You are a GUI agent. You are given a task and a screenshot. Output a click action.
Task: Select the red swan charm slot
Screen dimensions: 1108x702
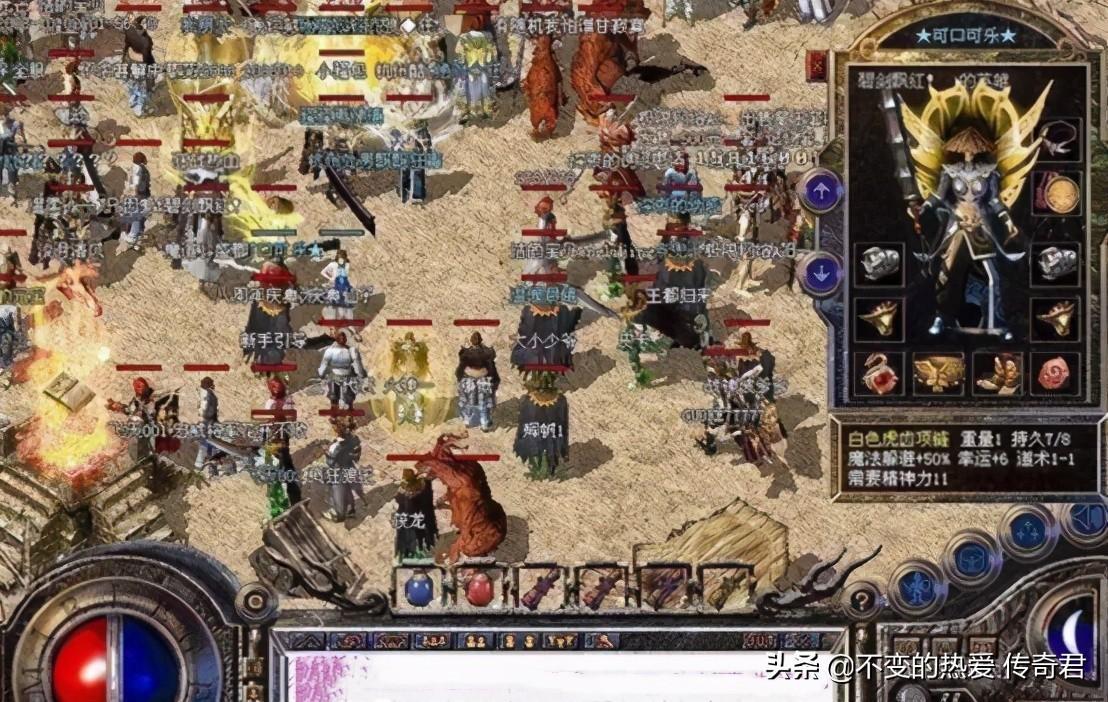pos(879,373)
